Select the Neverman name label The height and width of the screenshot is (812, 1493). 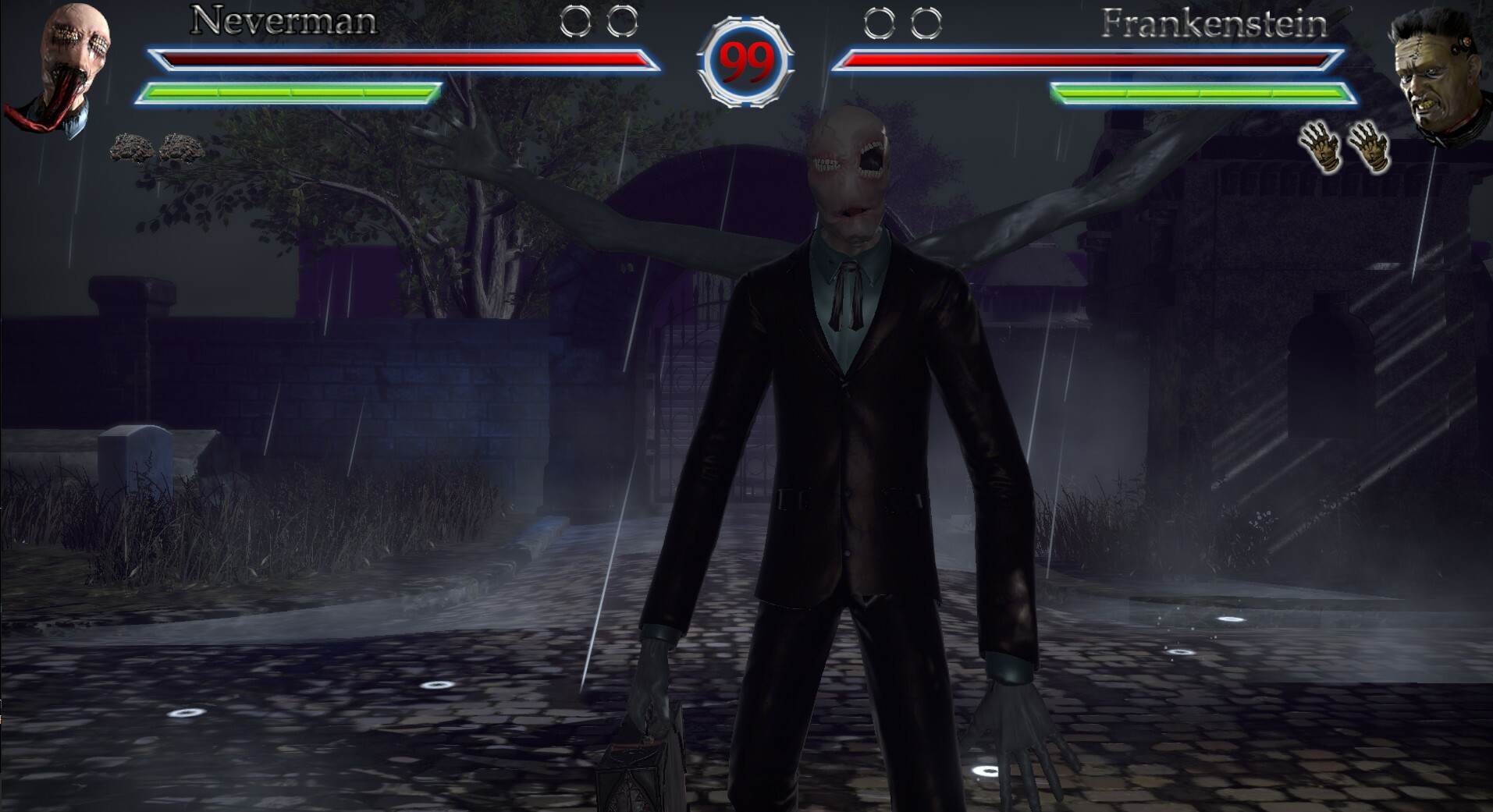(x=283, y=20)
